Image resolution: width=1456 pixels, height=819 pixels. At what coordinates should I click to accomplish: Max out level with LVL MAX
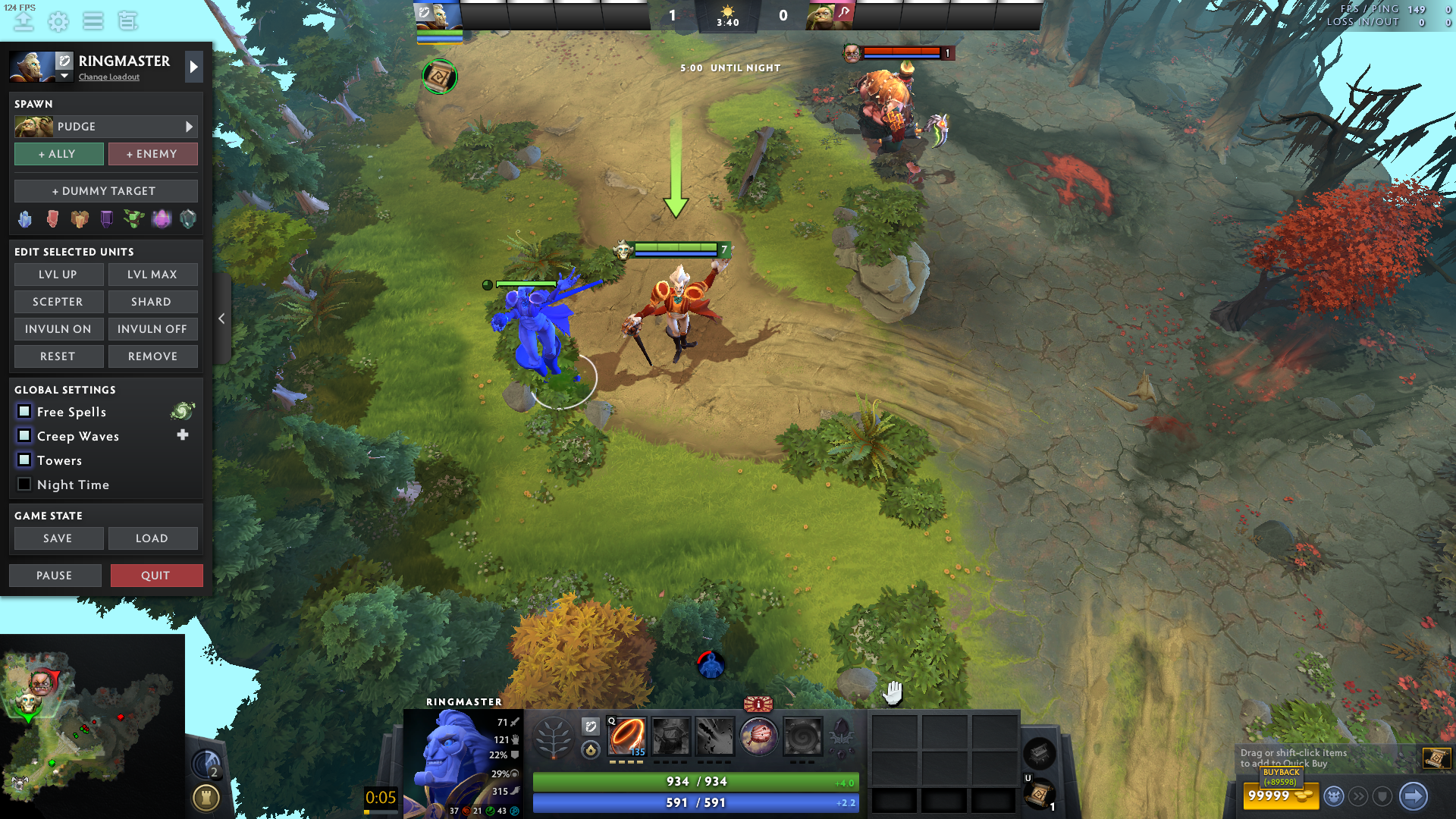click(x=152, y=275)
